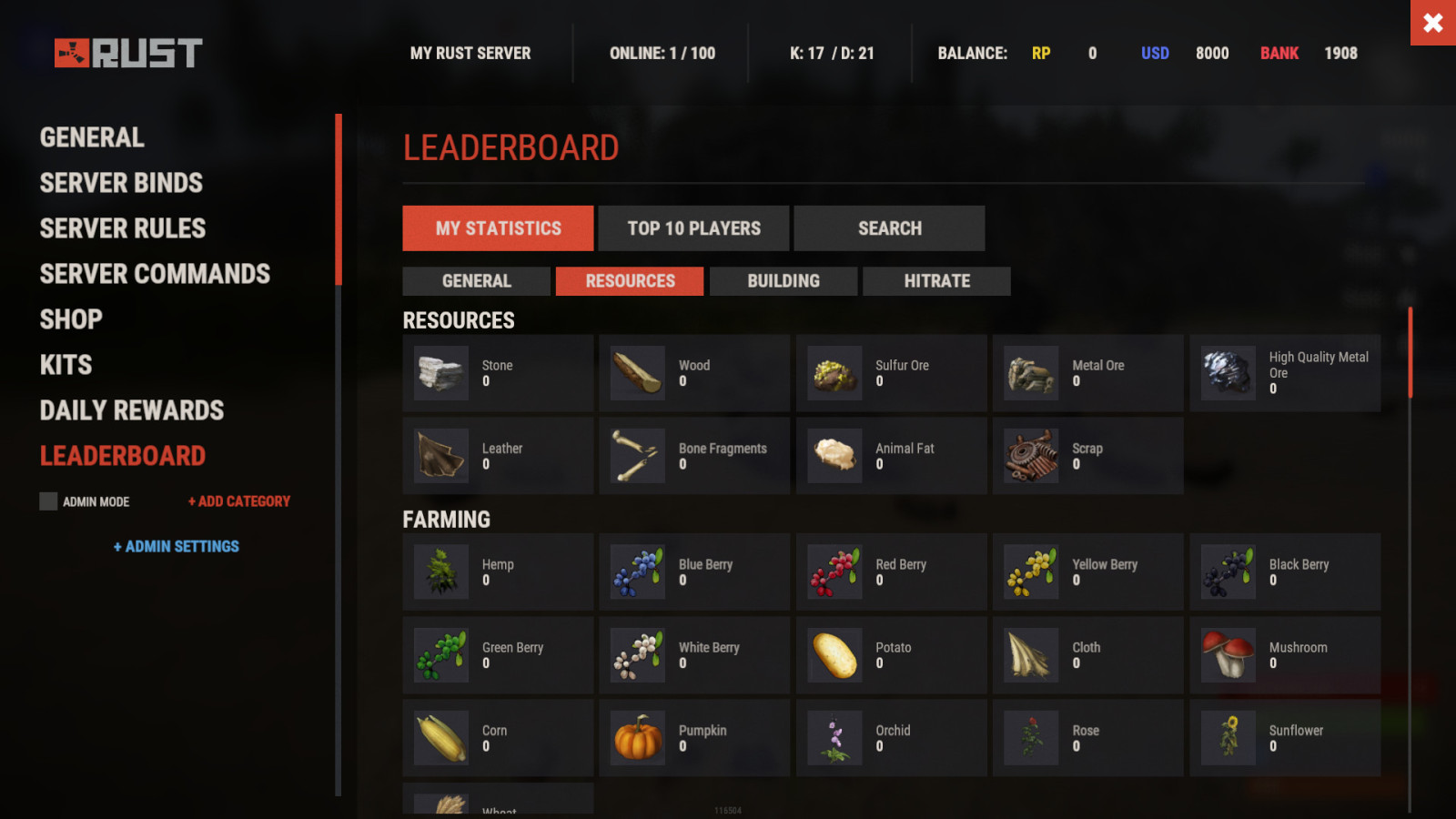The image size is (1456, 819).
Task: Switch to the Top 10 Players tab
Action: (693, 227)
